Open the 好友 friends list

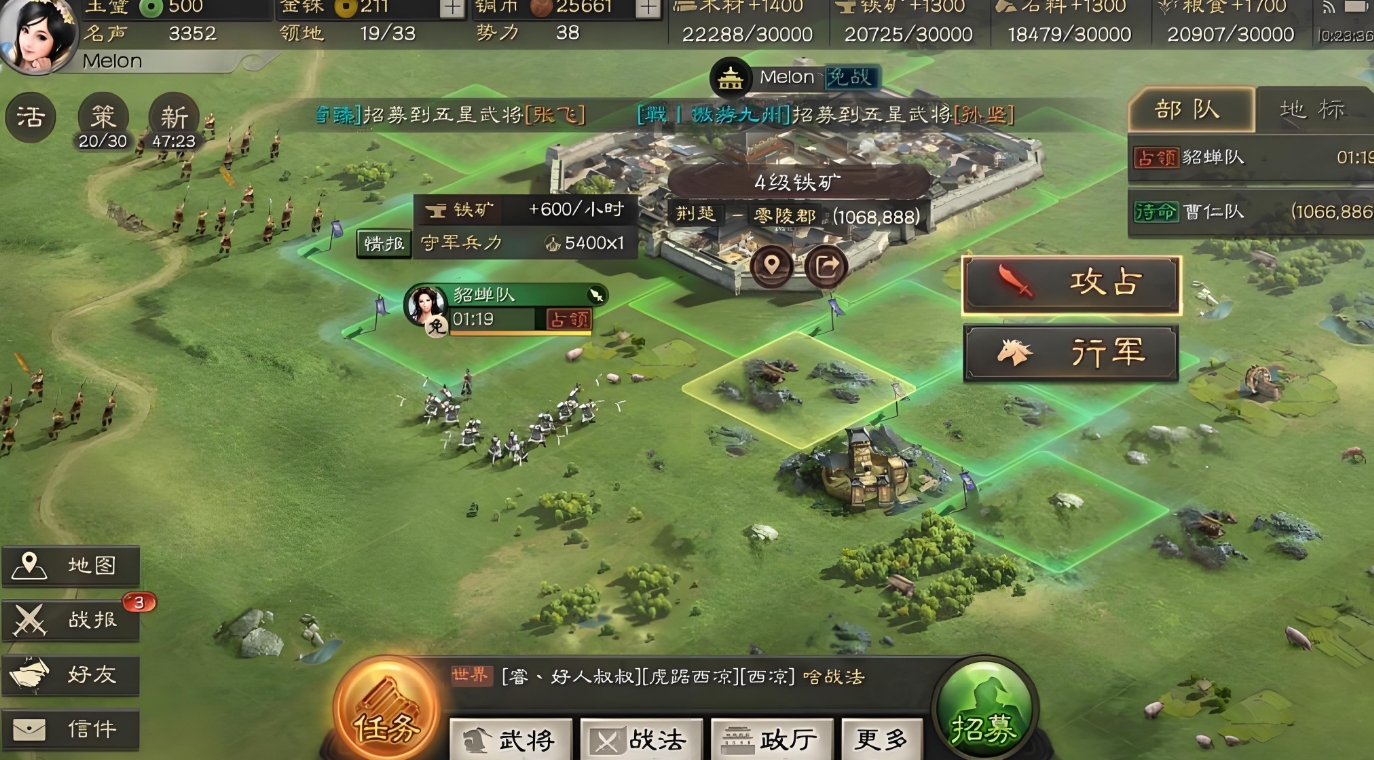[71, 675]
